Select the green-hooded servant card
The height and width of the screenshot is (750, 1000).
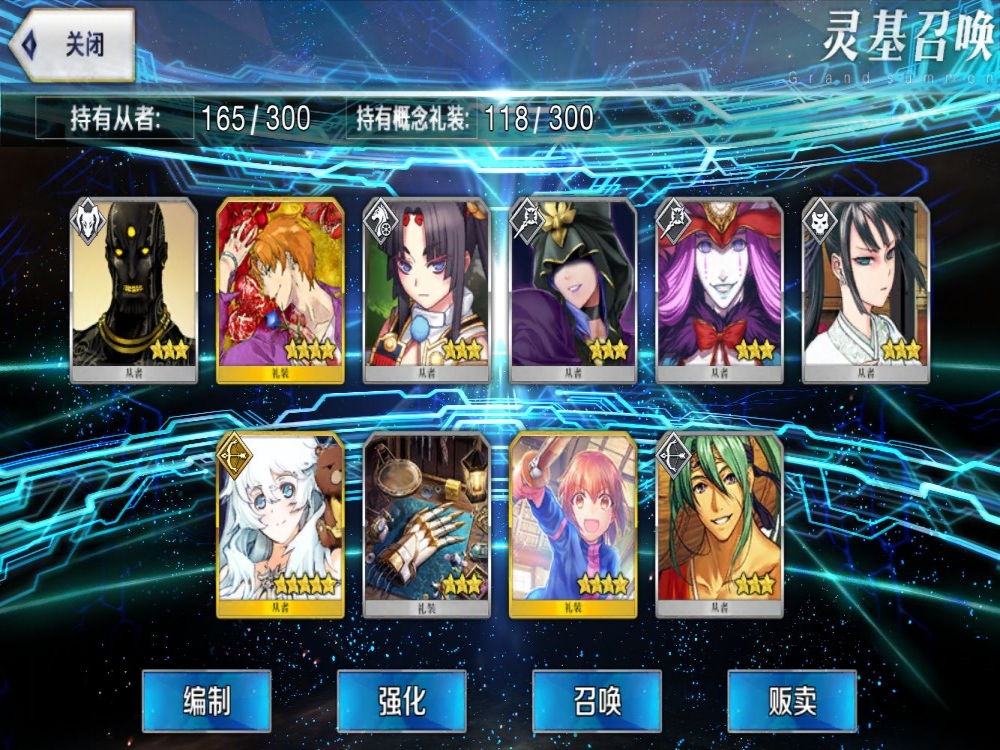click(x=573, y=290)
